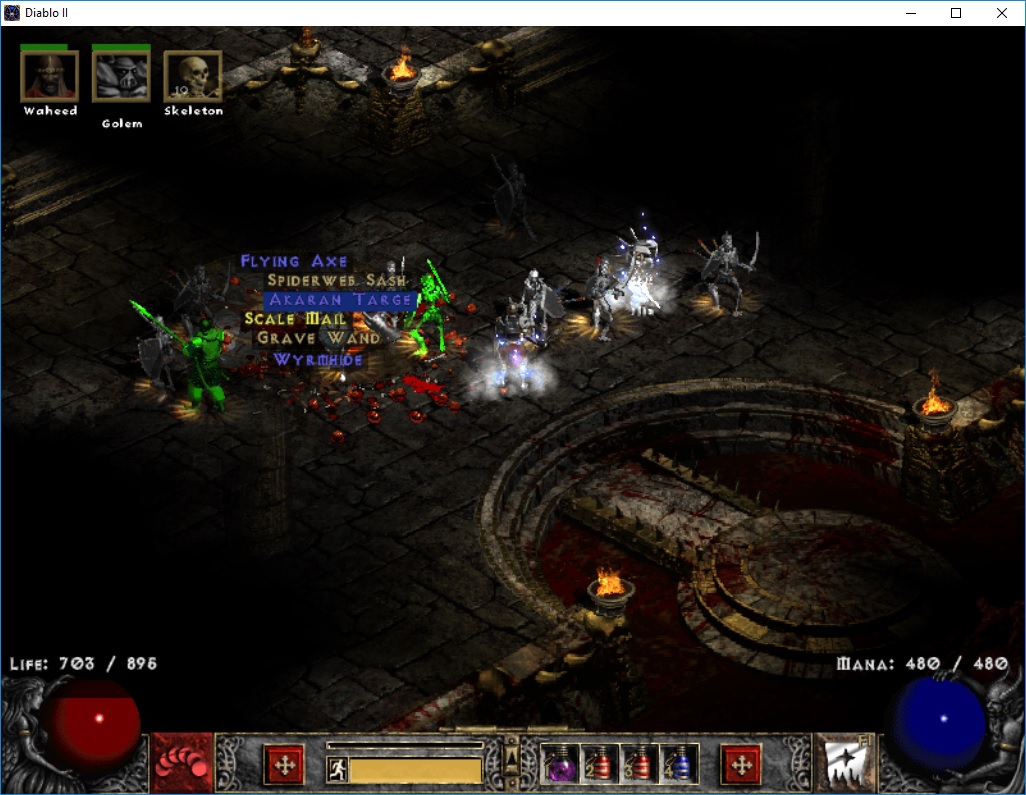Drink the blue mana potion in belt slot 4
Image resolution: width=1026 pixels, height=795 pixels.
(x=680, y=765)
